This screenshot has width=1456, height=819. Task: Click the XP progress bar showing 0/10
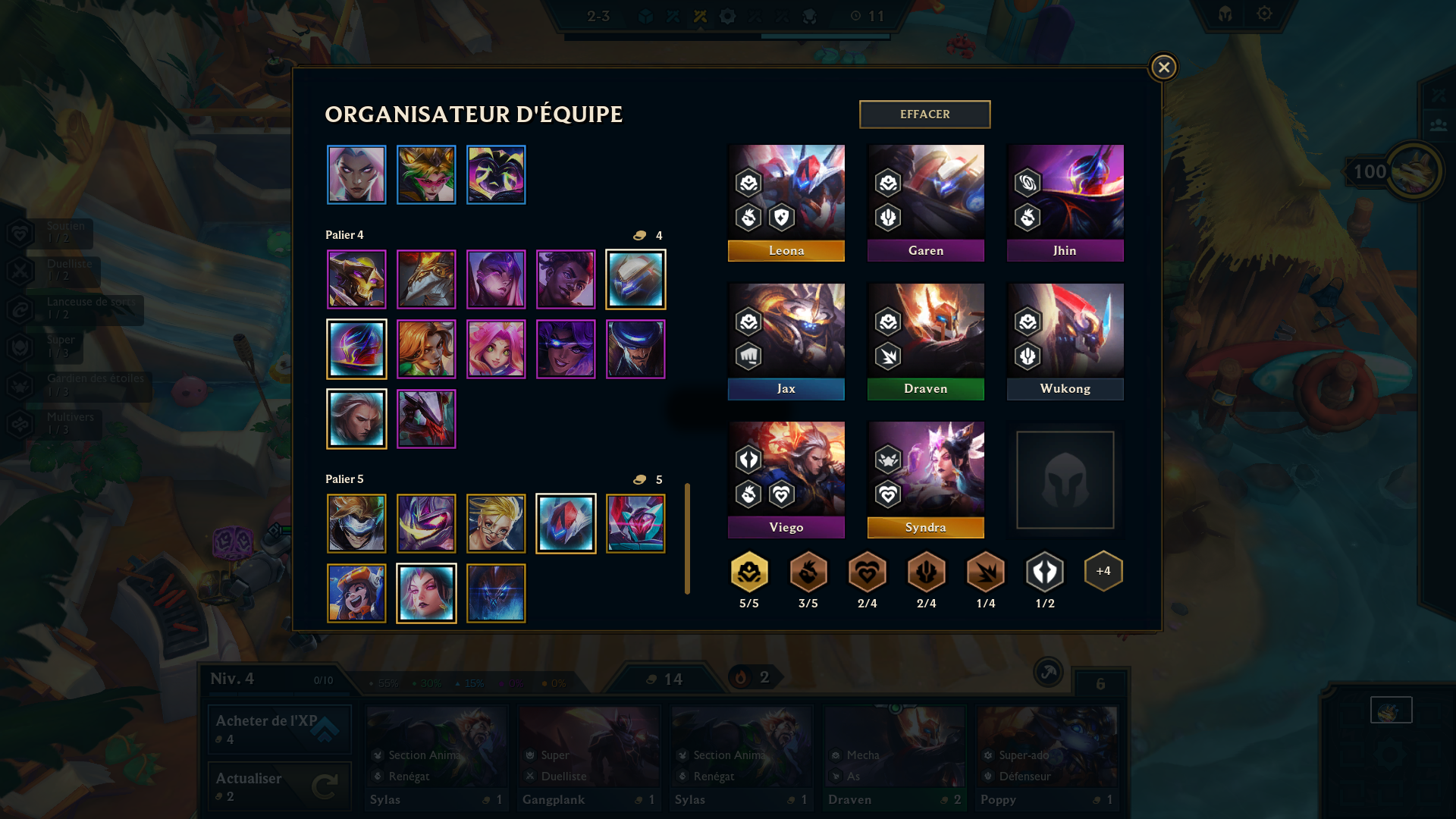324,680
